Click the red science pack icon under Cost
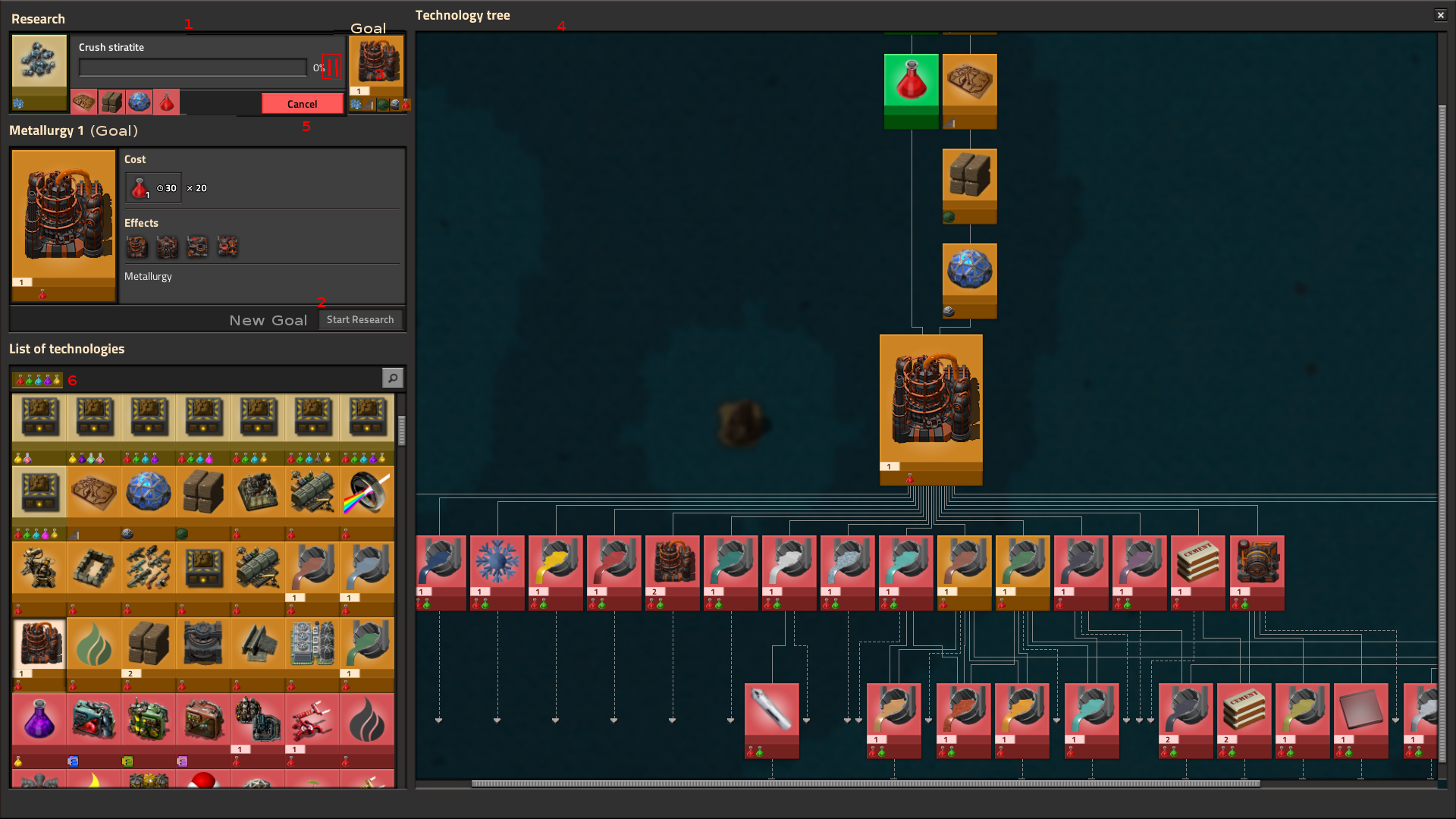1456x819 pixels. 139,187
